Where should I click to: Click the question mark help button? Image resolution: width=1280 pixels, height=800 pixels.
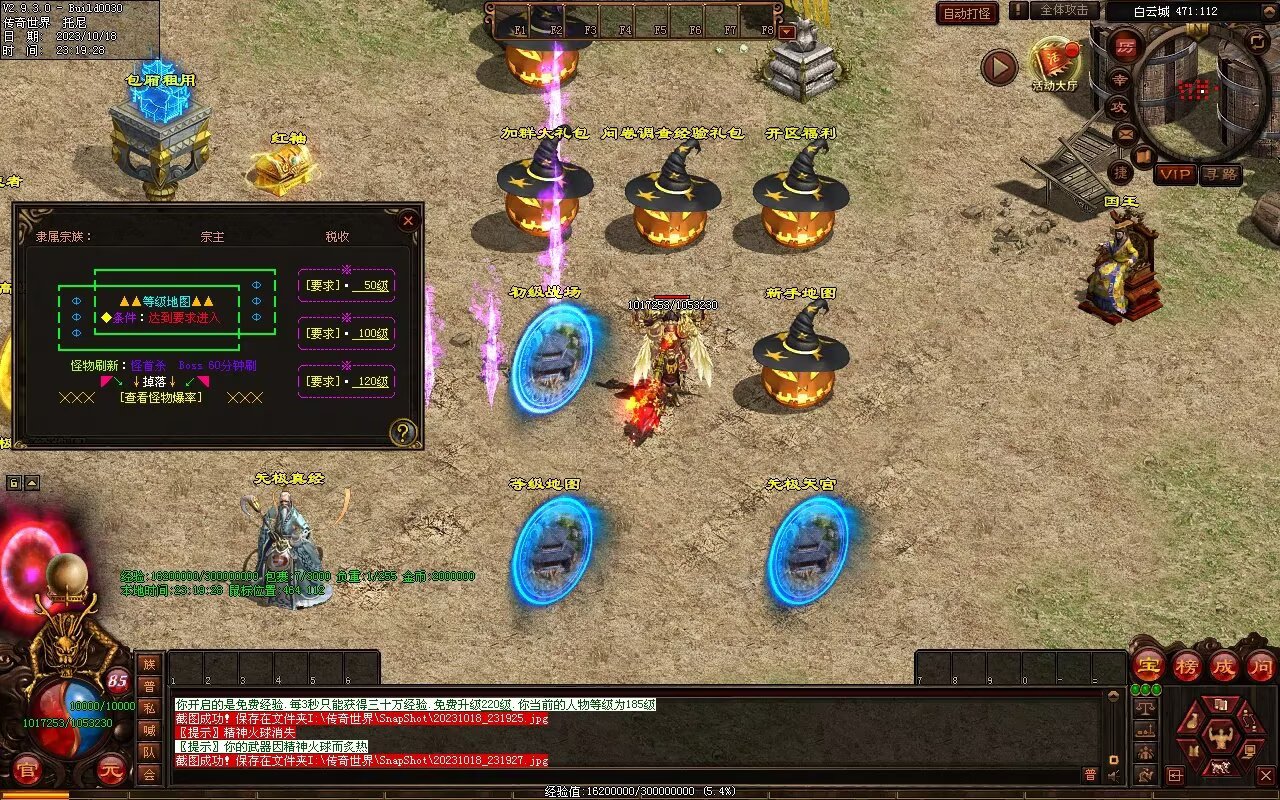point(403,432)
